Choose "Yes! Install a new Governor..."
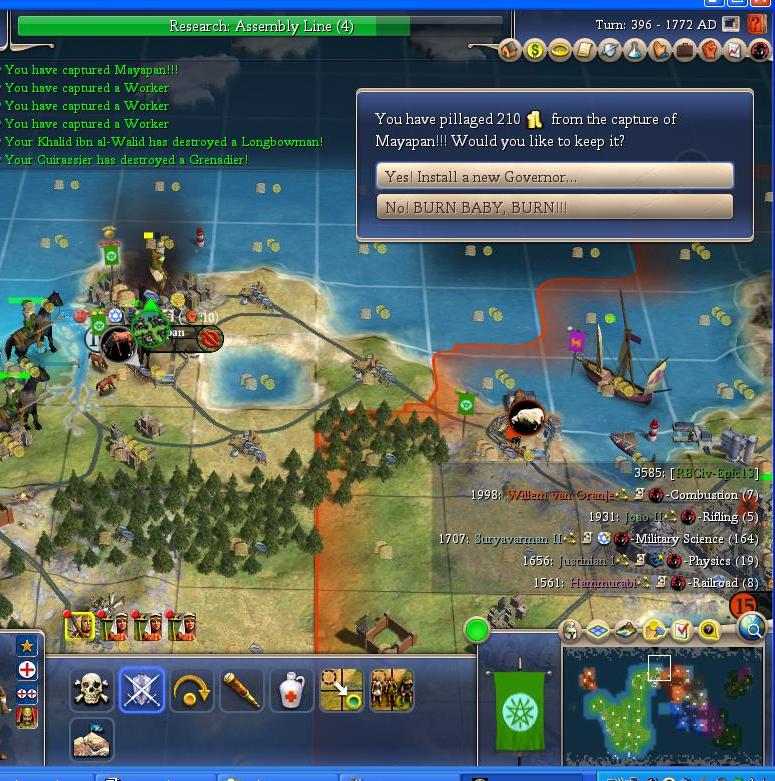This screenshot has height=781, width=775. 554,176
